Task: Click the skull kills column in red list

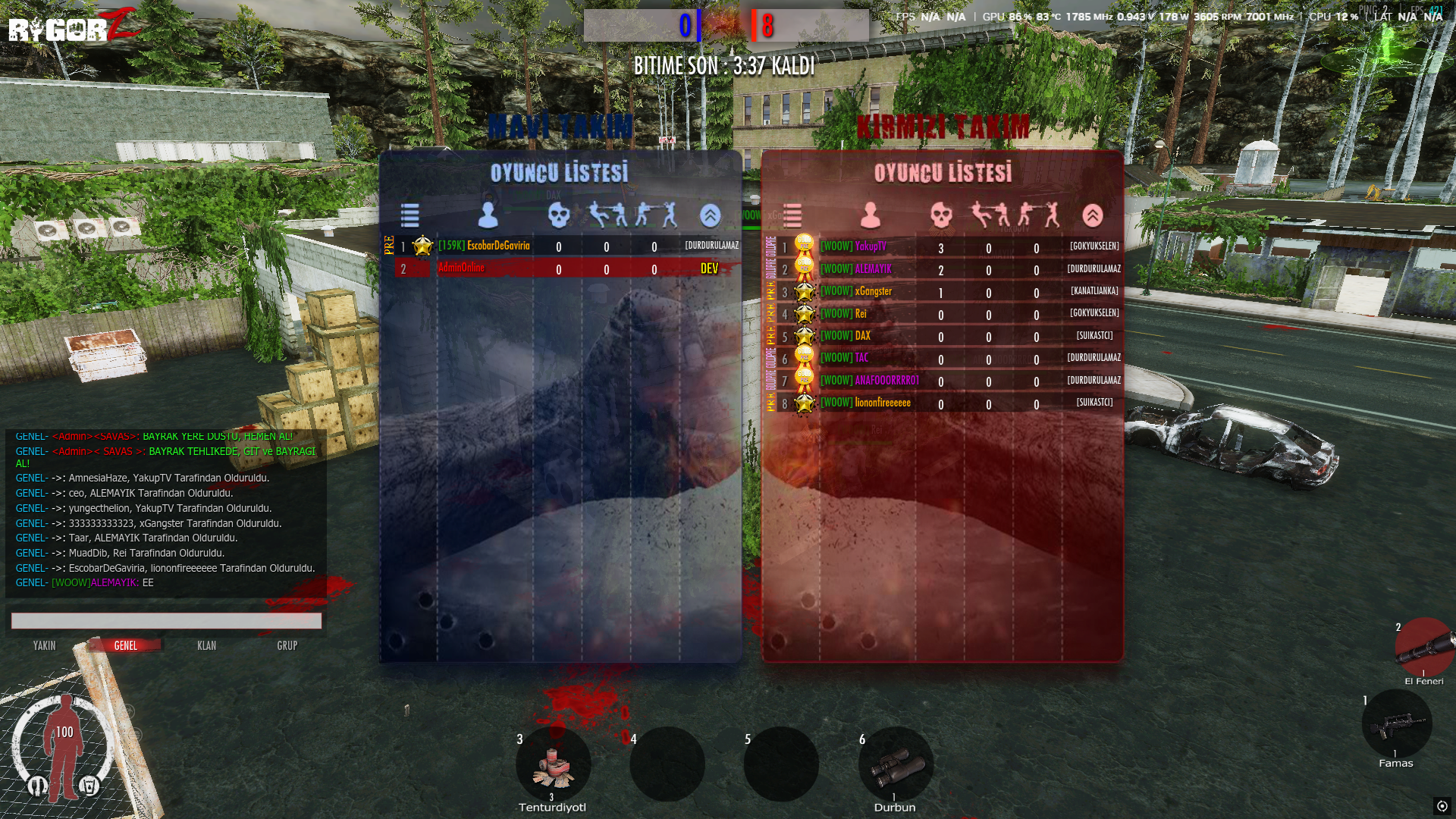Action: tap(941, 215)
